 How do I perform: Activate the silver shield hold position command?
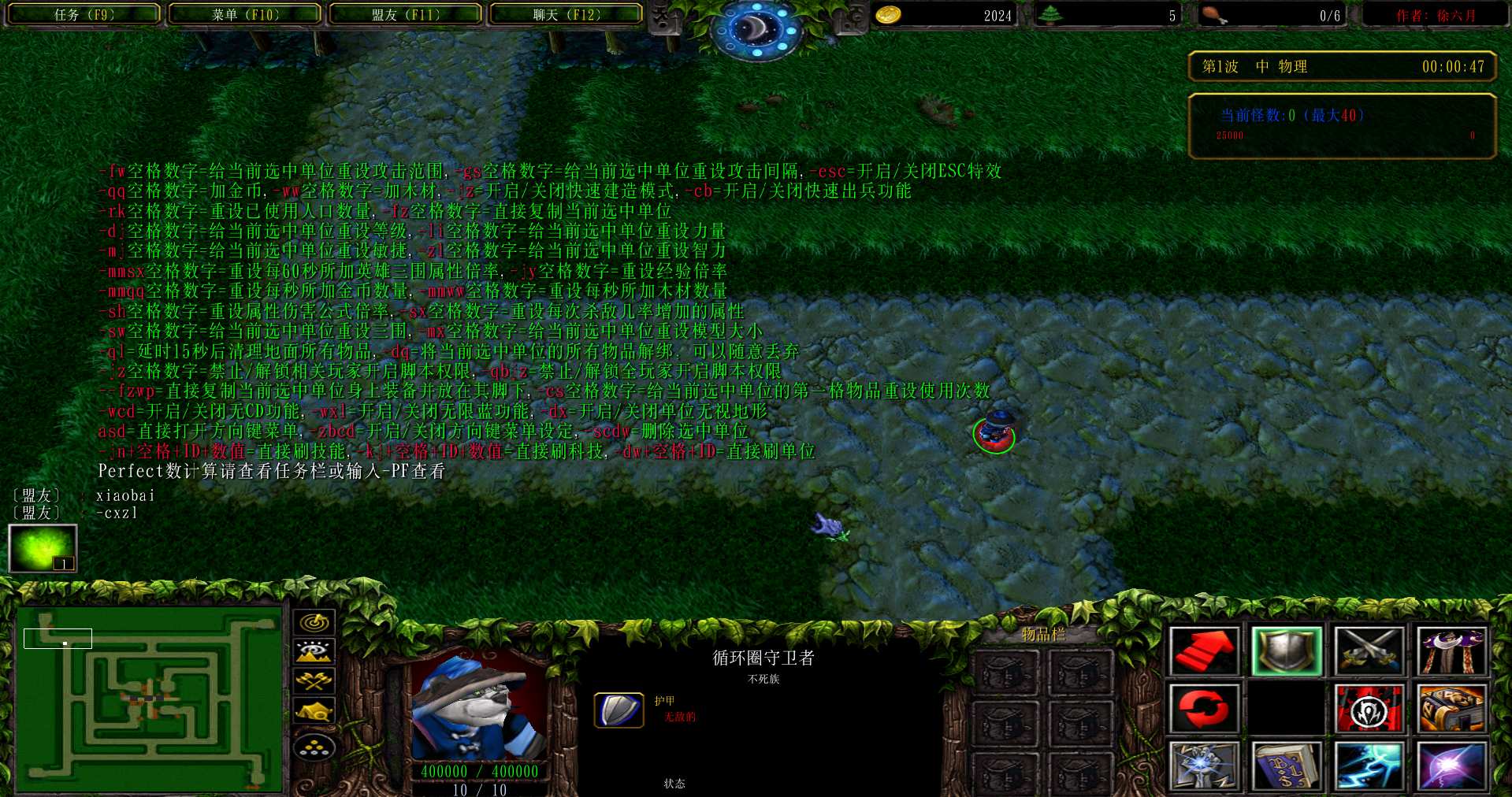pos(1287,651)
